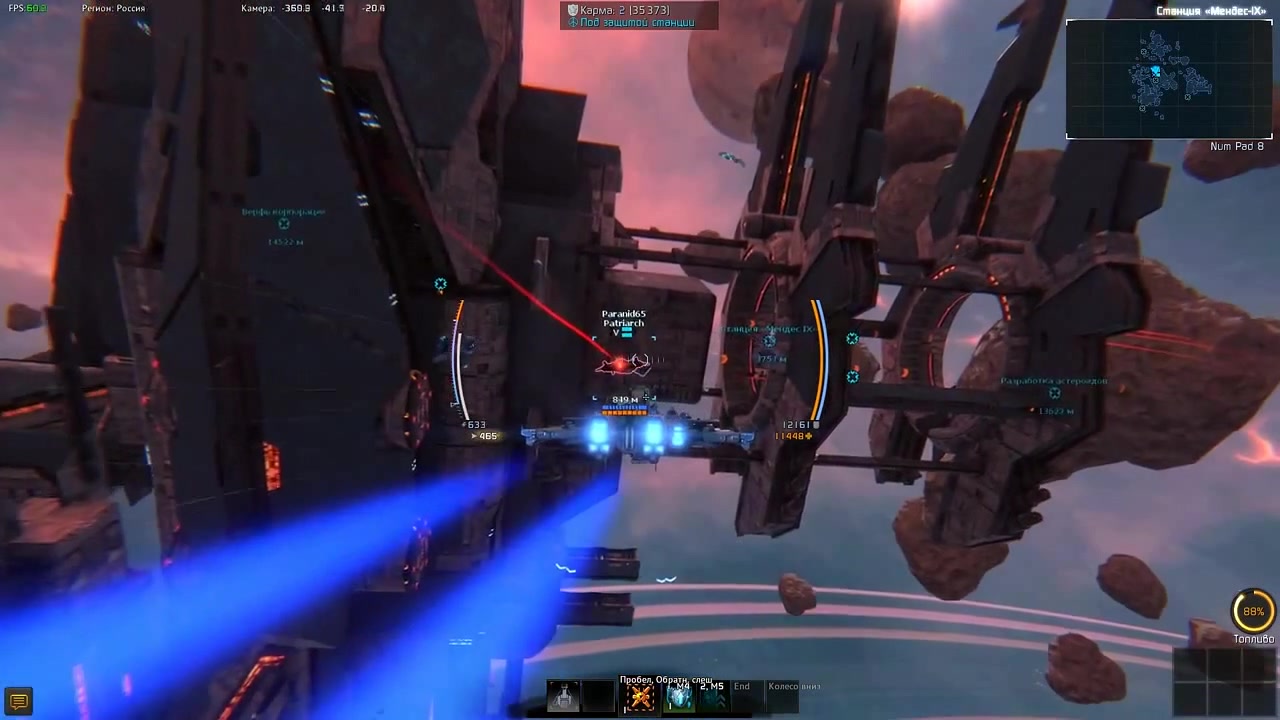Open the chat window icon
The height and width of the screenshot is (720, 1280).
click(18, 701)
